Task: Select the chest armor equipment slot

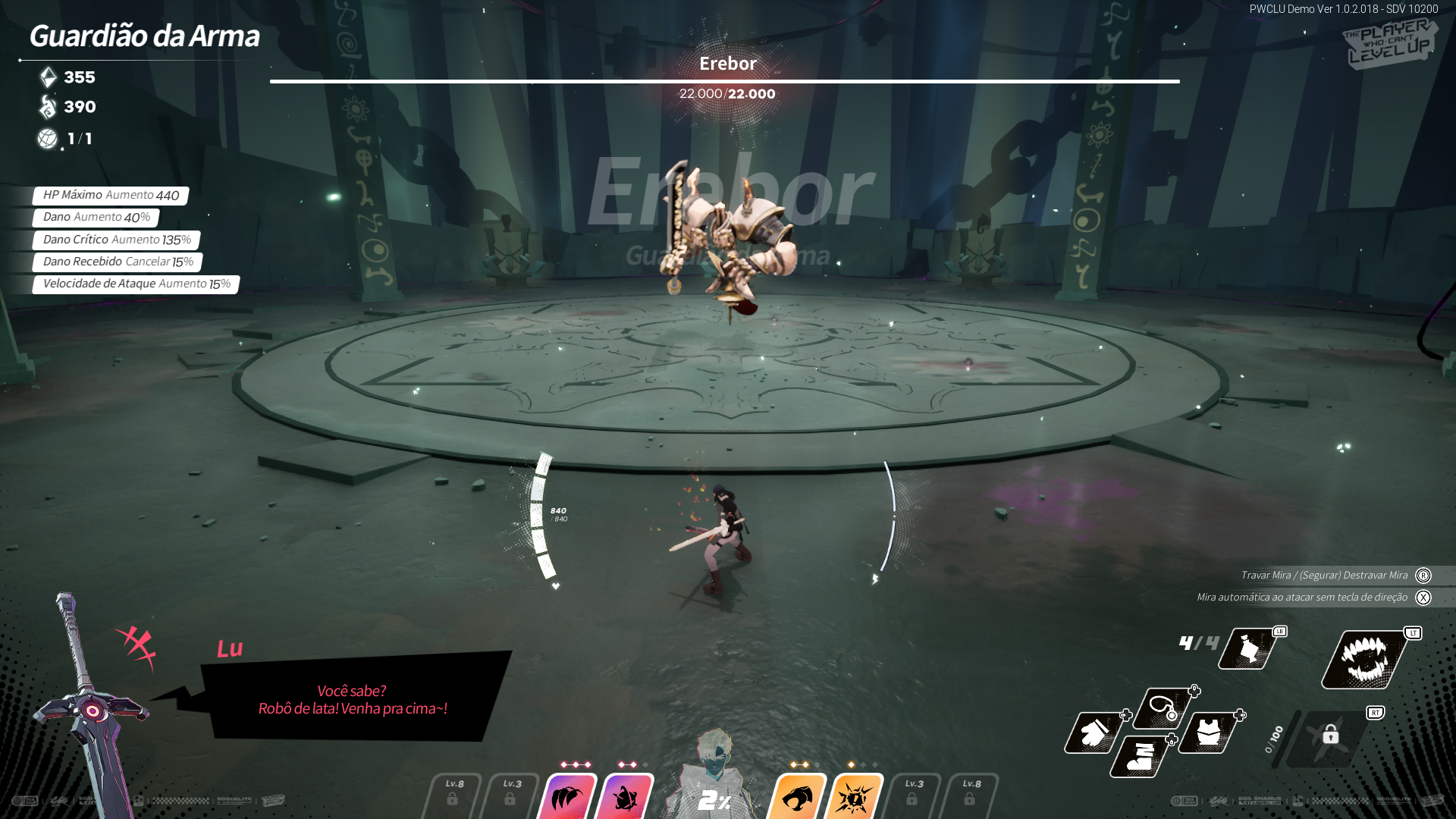Action: click(1209, 733)
